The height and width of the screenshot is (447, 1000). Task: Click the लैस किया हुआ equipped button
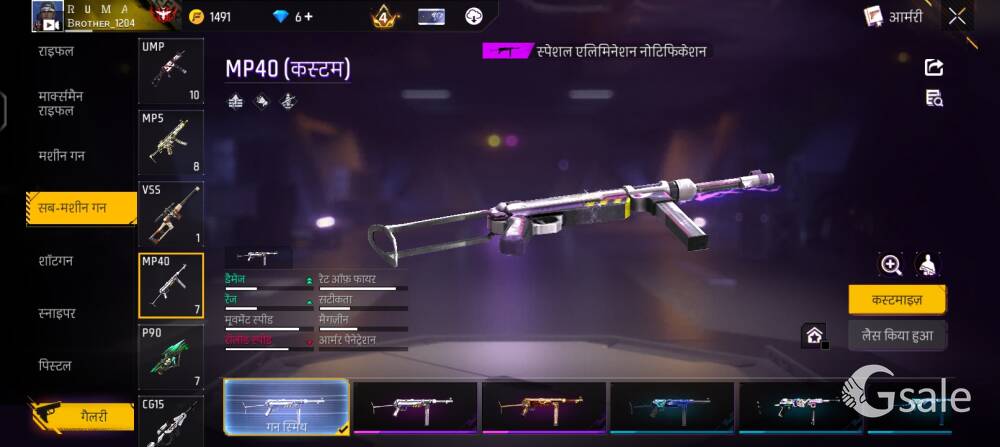coord(896,335)
